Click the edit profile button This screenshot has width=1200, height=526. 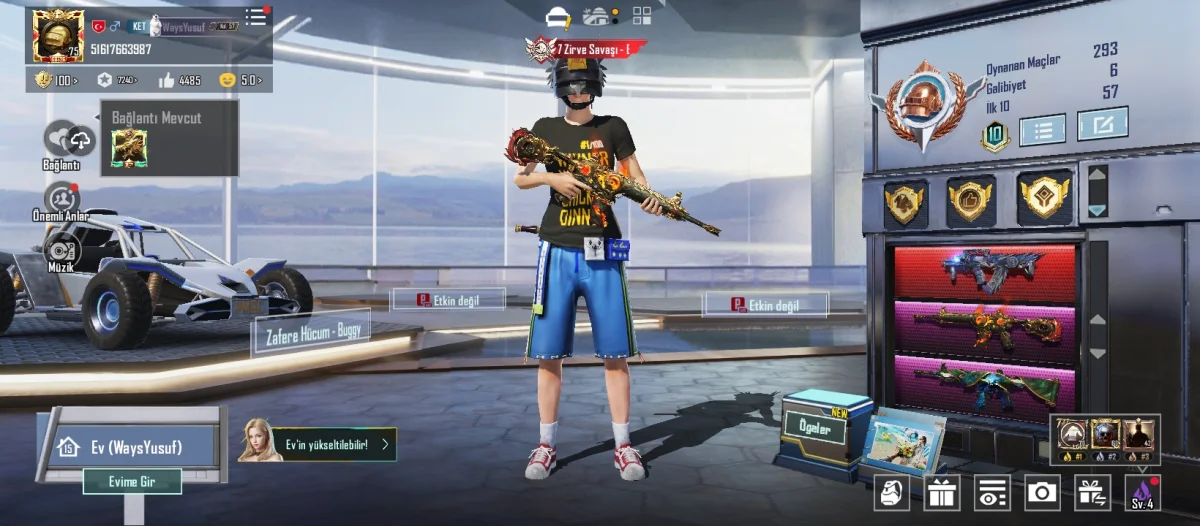tap(1102, 124)
